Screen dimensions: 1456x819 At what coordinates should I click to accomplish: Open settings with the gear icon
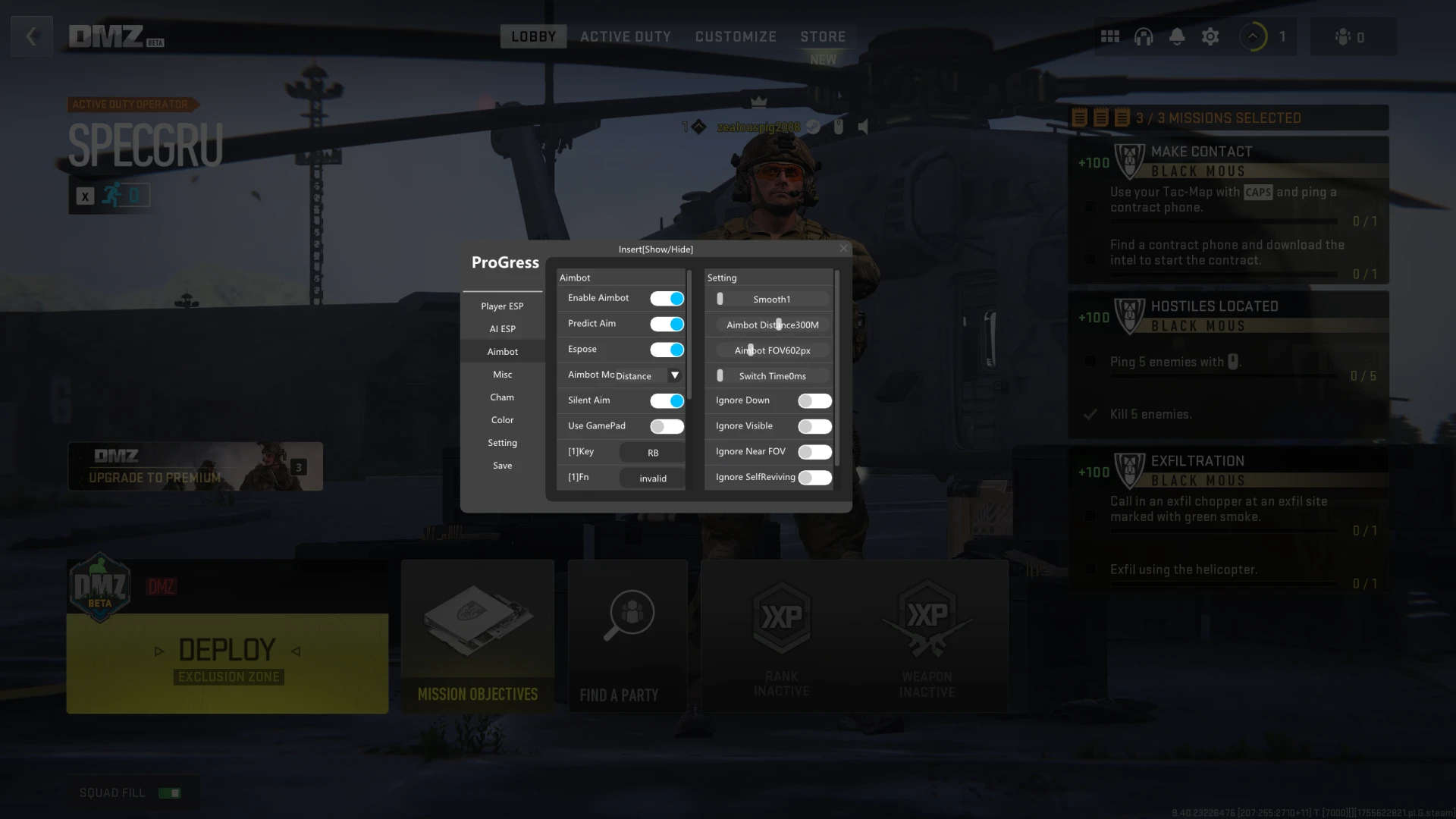click(1210, 36)
